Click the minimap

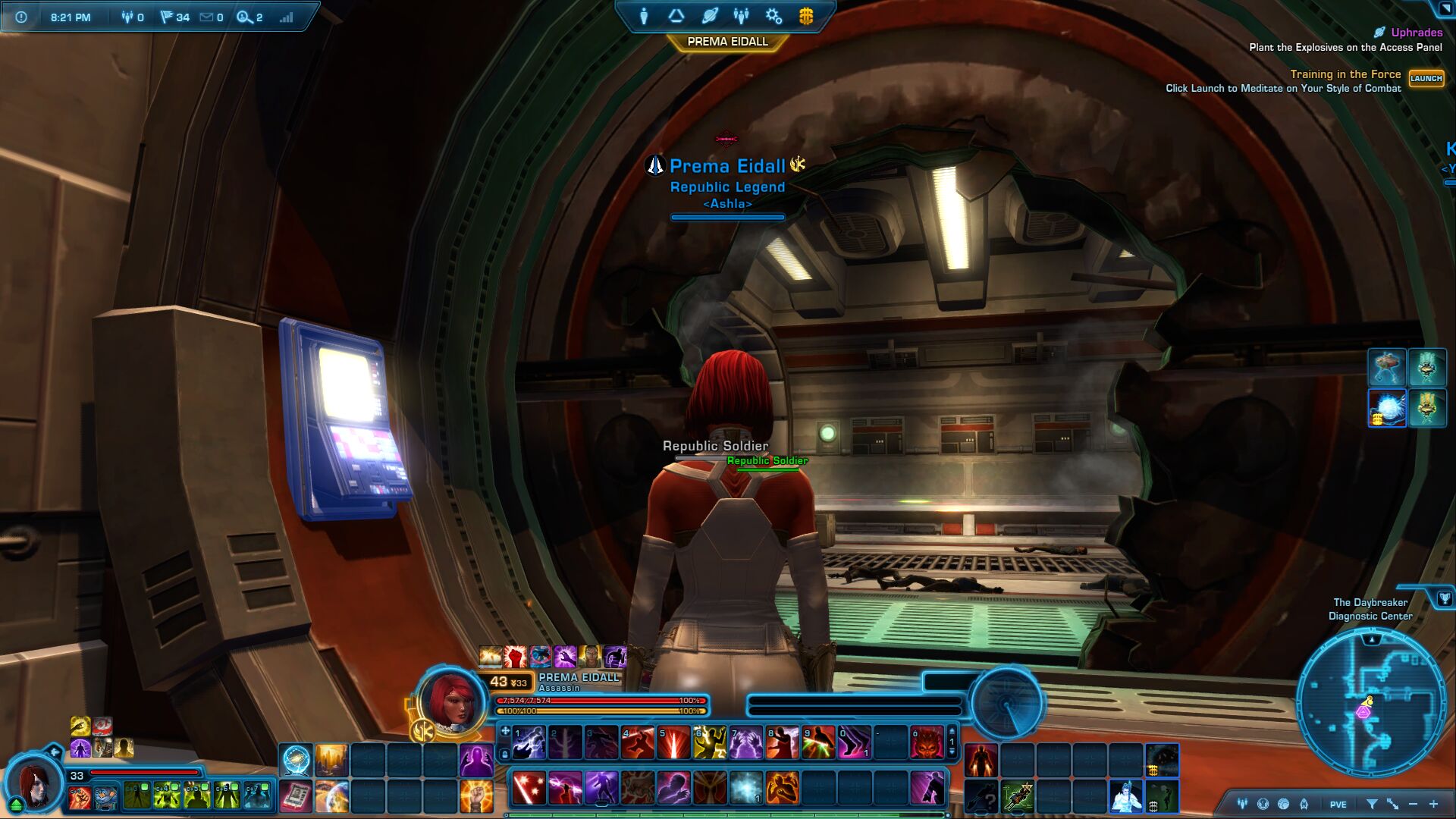pos(1371,702)
